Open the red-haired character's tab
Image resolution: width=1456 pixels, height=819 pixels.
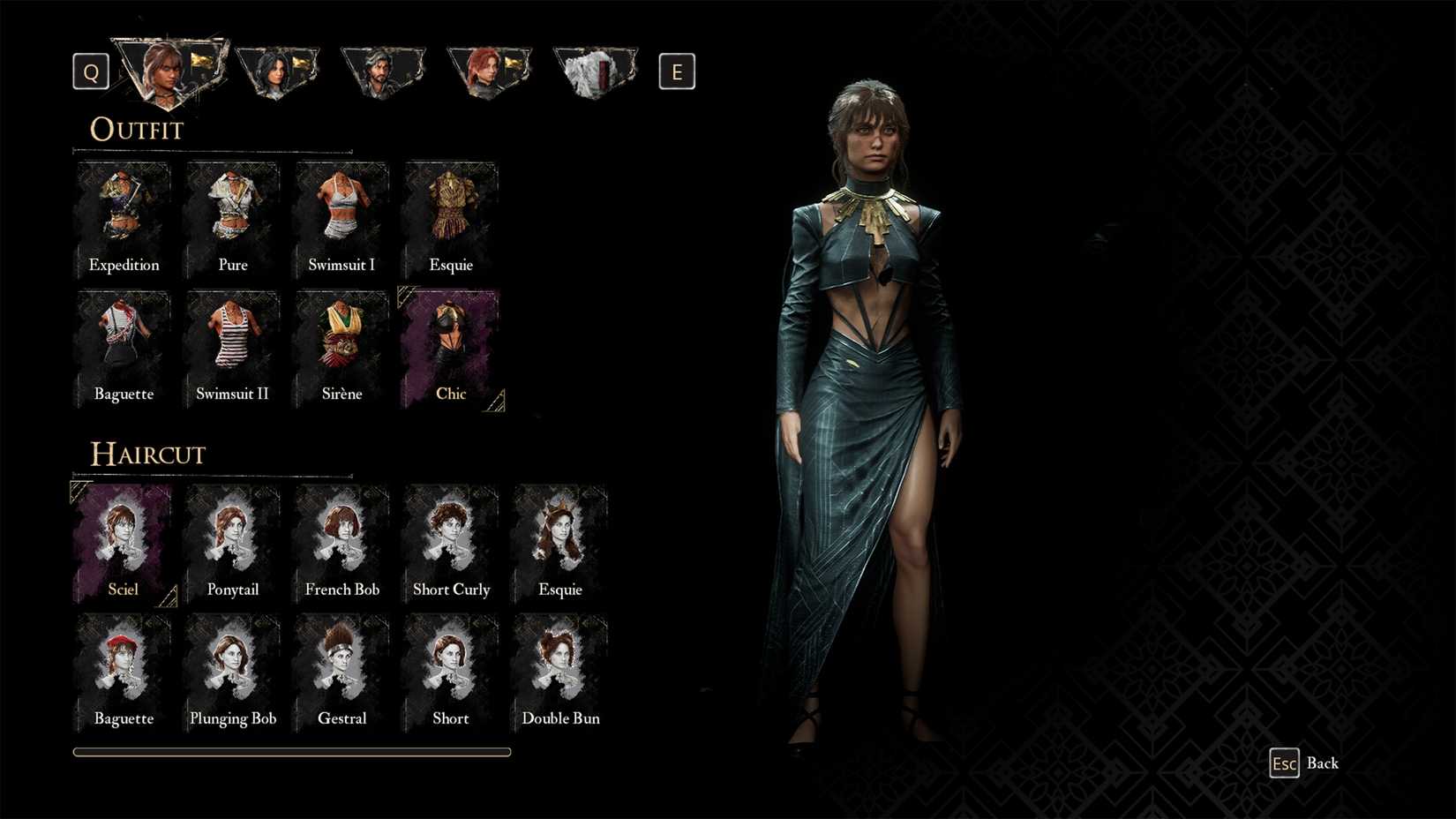488,71
